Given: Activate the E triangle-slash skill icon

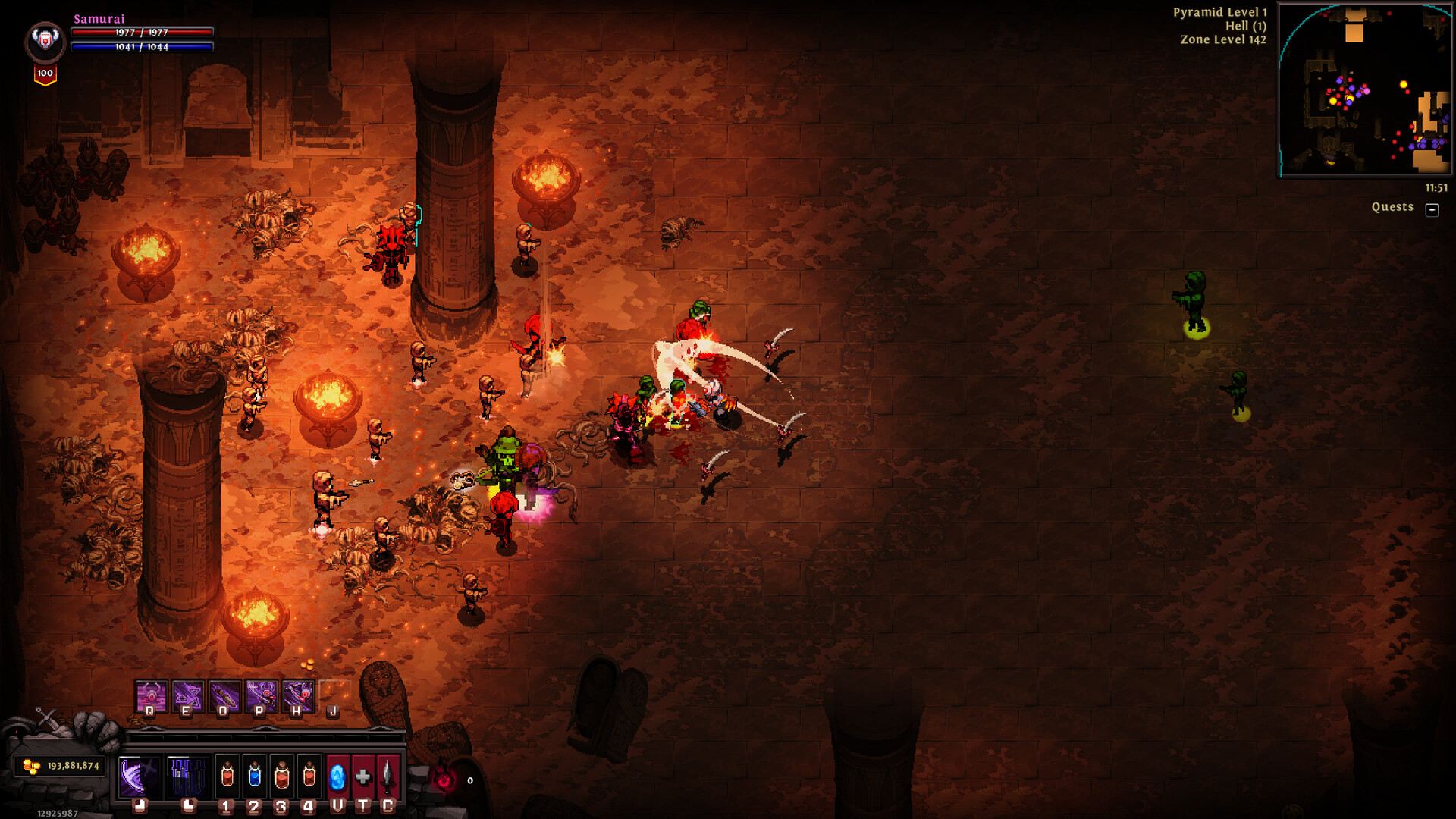Looking at the screenshot, I should [x=187, y=694].
